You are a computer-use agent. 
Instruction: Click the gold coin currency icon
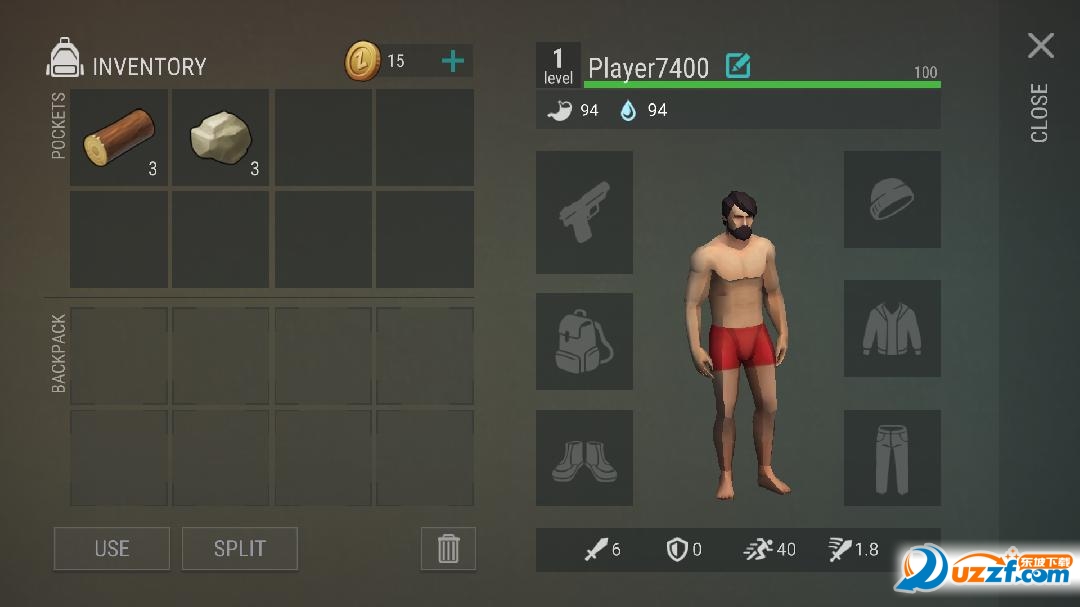(x=362, y=61)
